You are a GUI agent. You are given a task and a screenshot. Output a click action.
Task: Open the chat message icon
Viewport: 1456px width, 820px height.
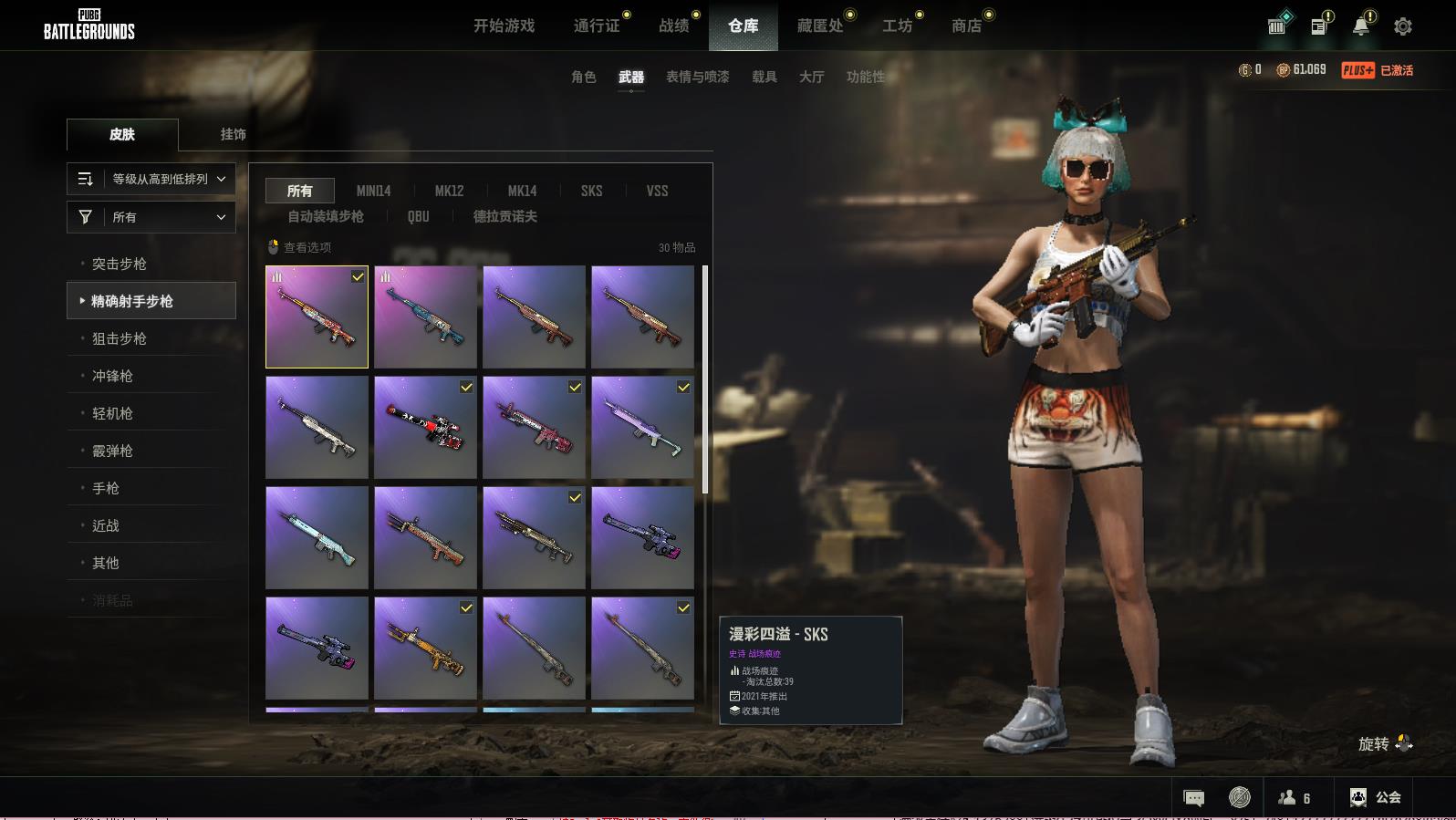1193,798
